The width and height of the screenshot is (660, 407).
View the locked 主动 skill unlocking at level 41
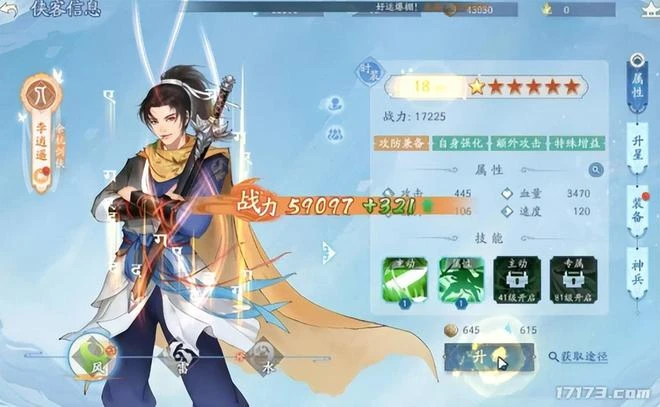518,278
